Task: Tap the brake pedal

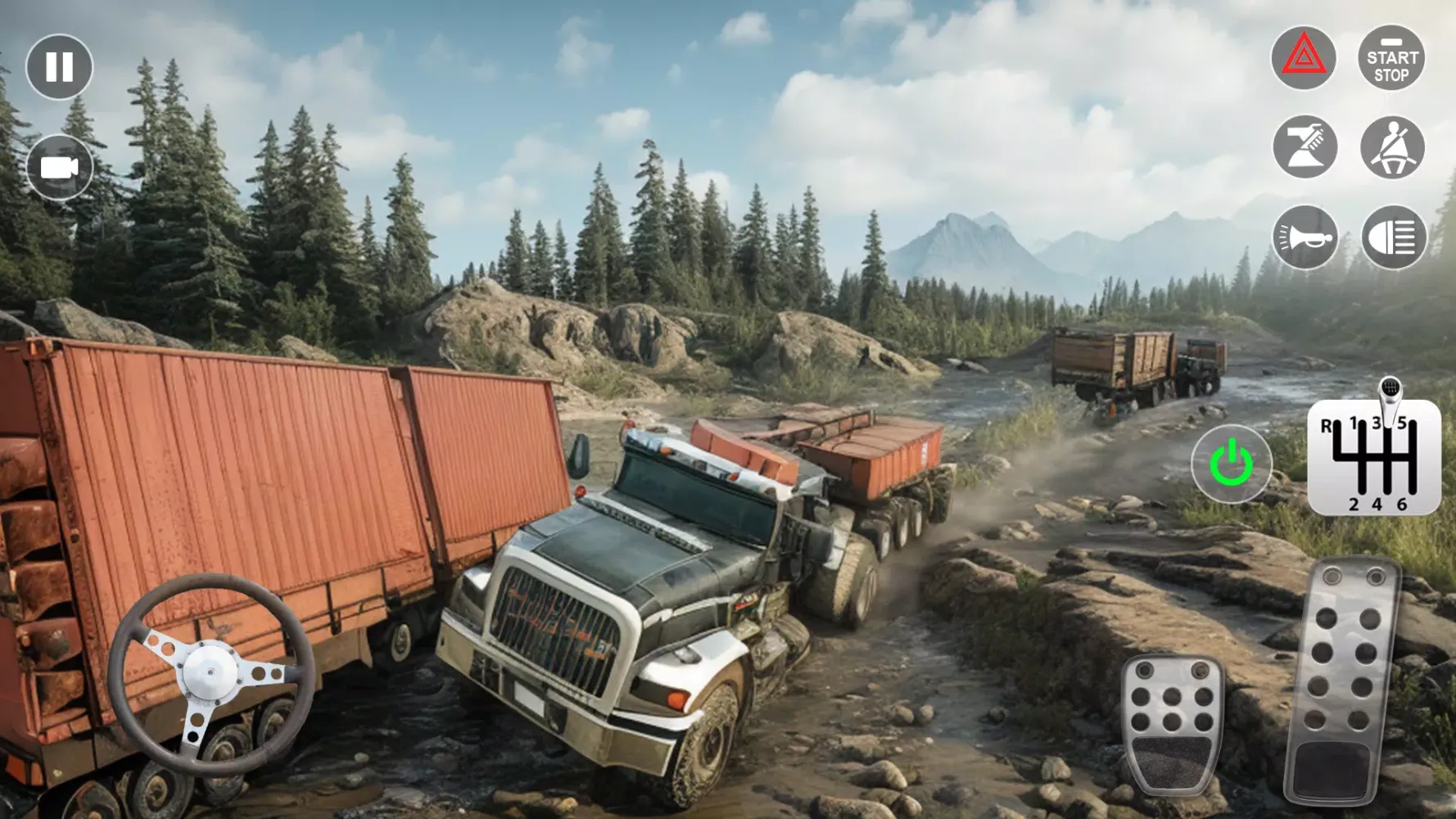Action: [x=1172, y=722]
